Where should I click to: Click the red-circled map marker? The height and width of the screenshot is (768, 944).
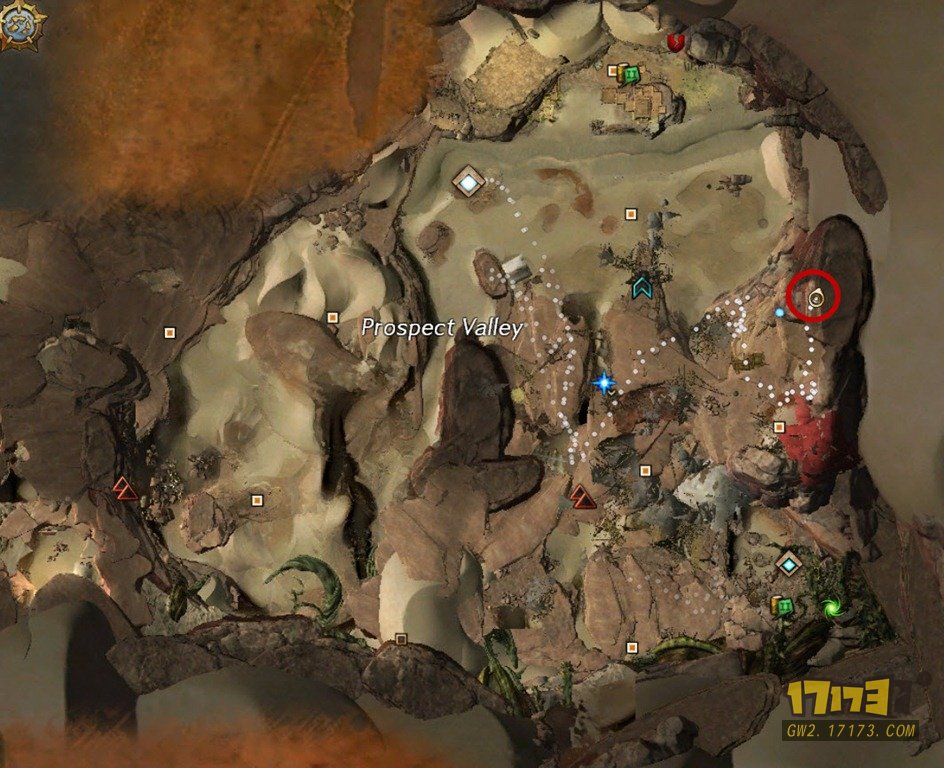tap(816, 296)
